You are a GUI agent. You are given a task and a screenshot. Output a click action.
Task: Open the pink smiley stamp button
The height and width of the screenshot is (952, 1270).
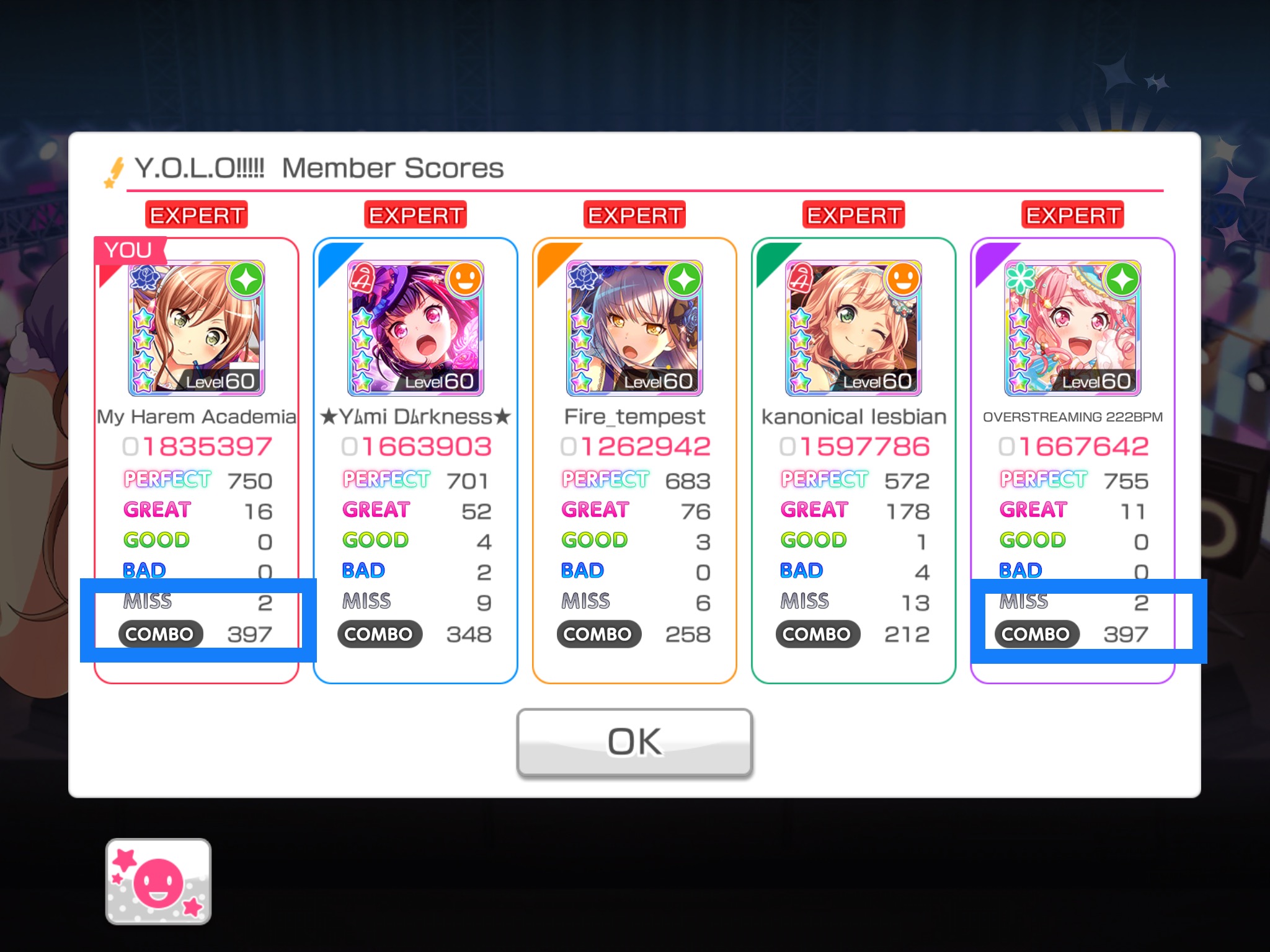point(158,881)
